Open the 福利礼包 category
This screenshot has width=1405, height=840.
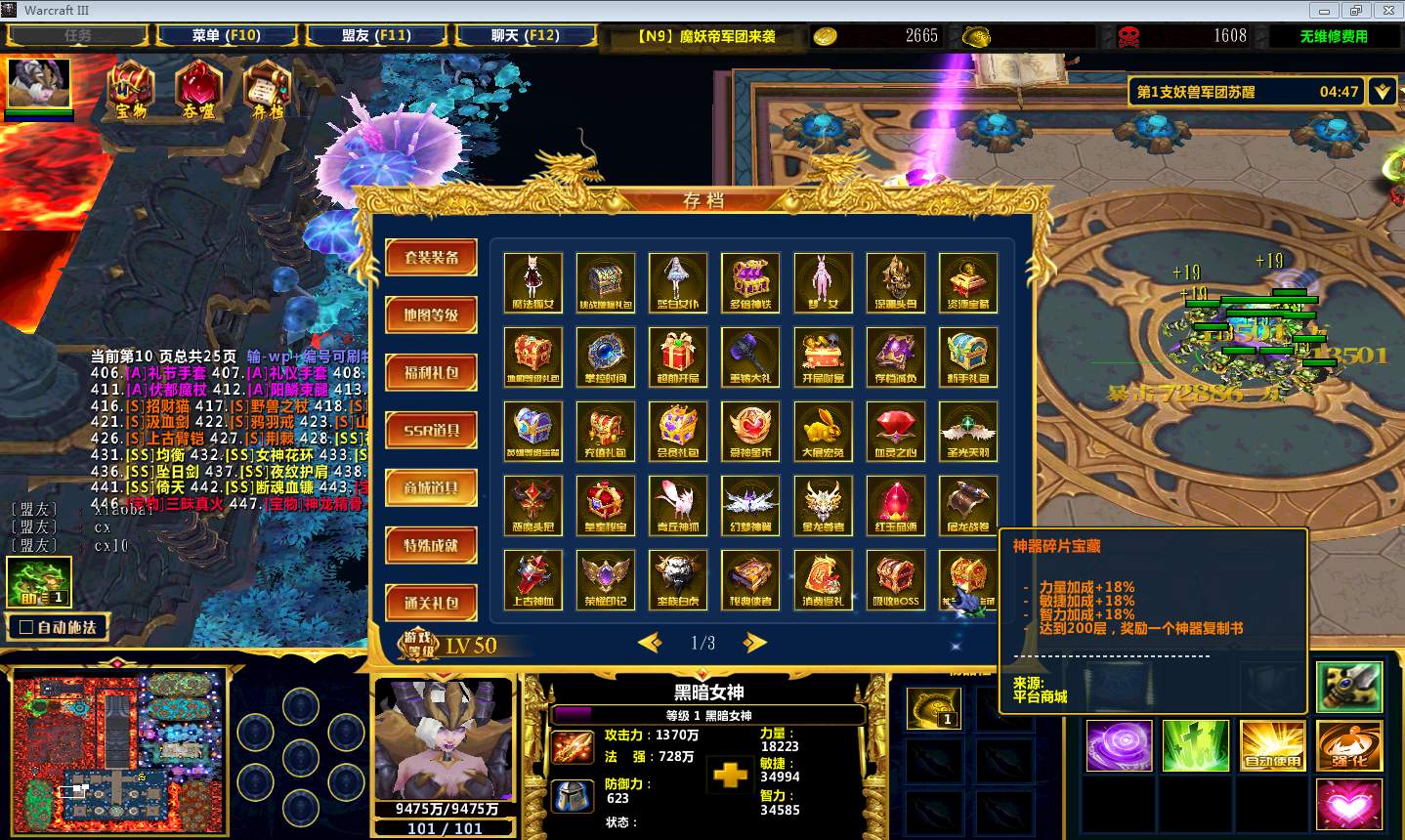431,373
